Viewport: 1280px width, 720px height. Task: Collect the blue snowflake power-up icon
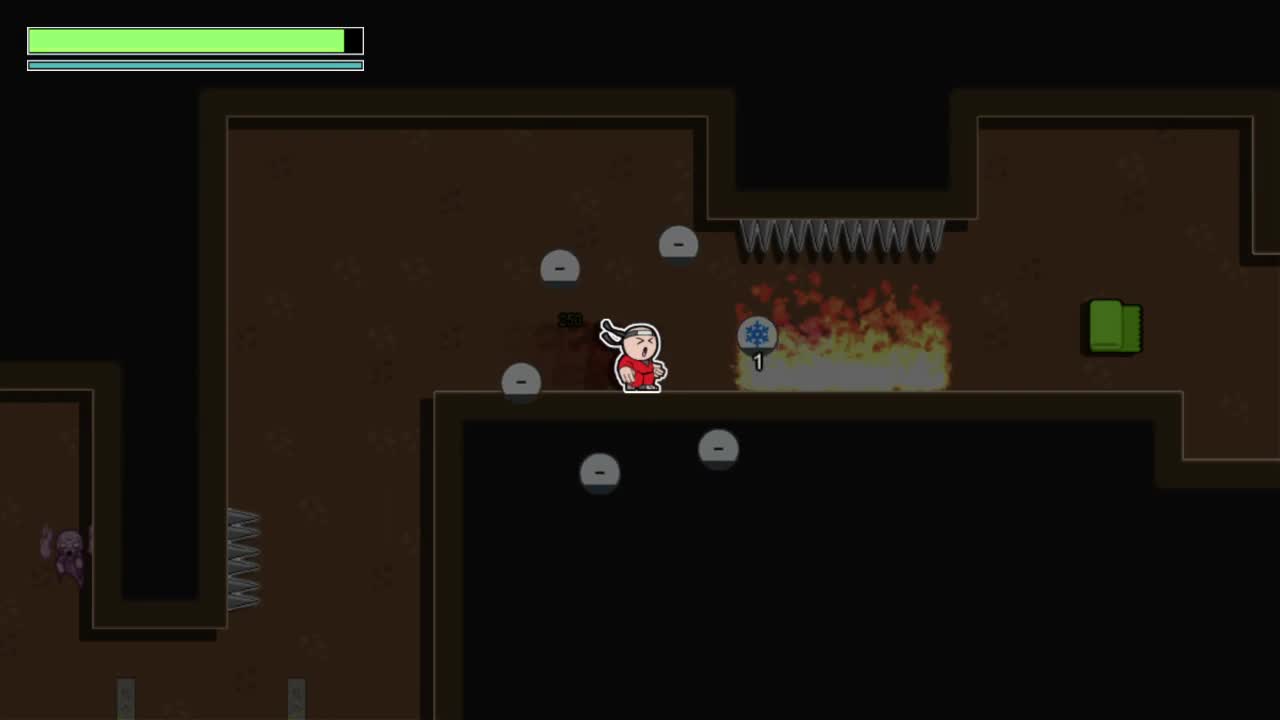tap(757, 335)
